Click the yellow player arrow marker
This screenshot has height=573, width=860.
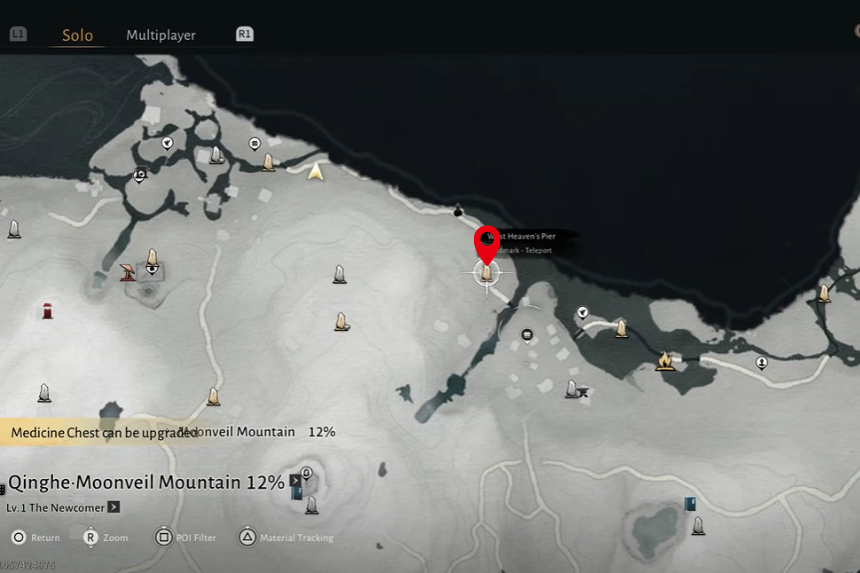pos(316,171)
